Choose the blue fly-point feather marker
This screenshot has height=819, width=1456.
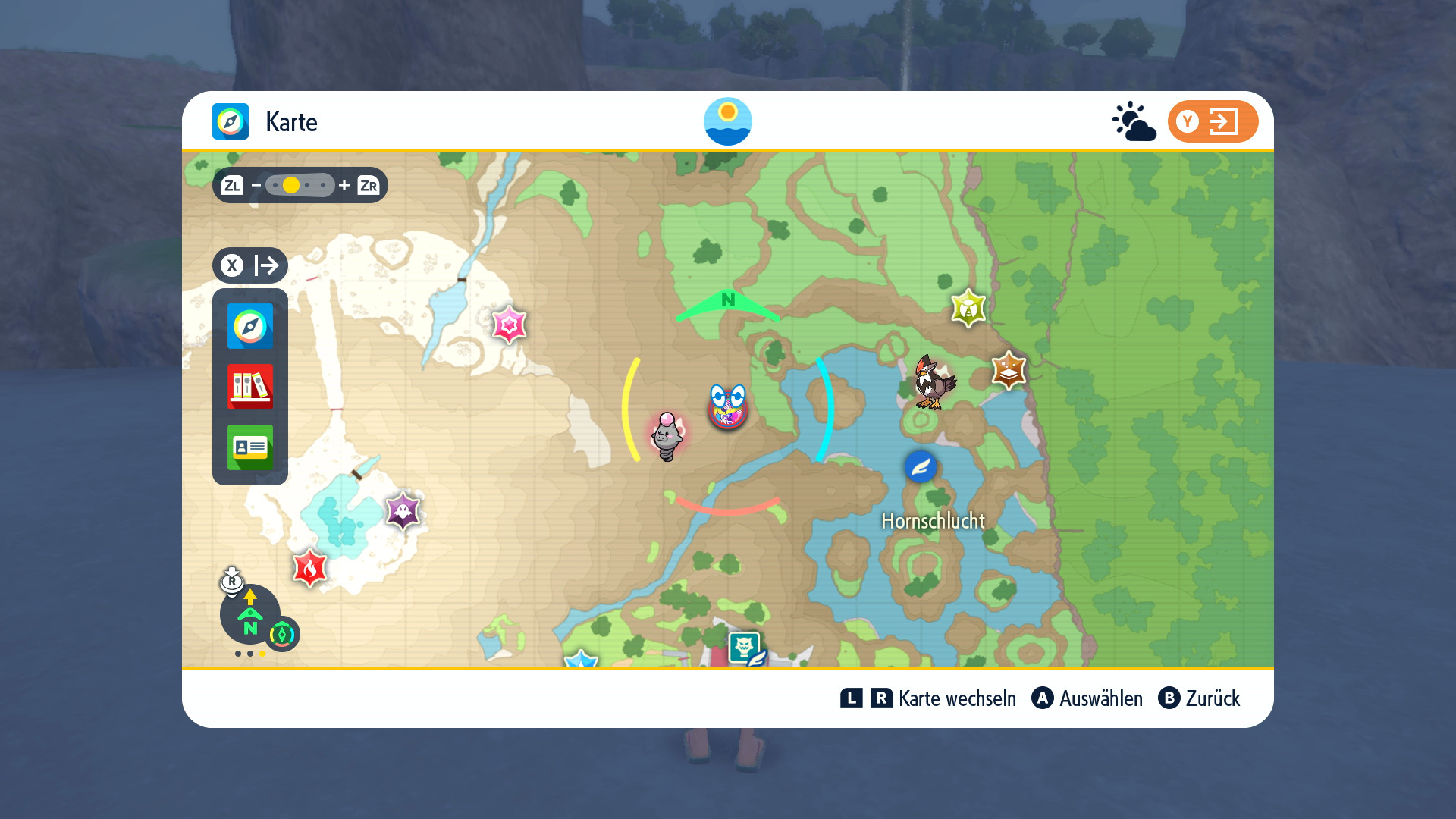[x=921, y=467]
